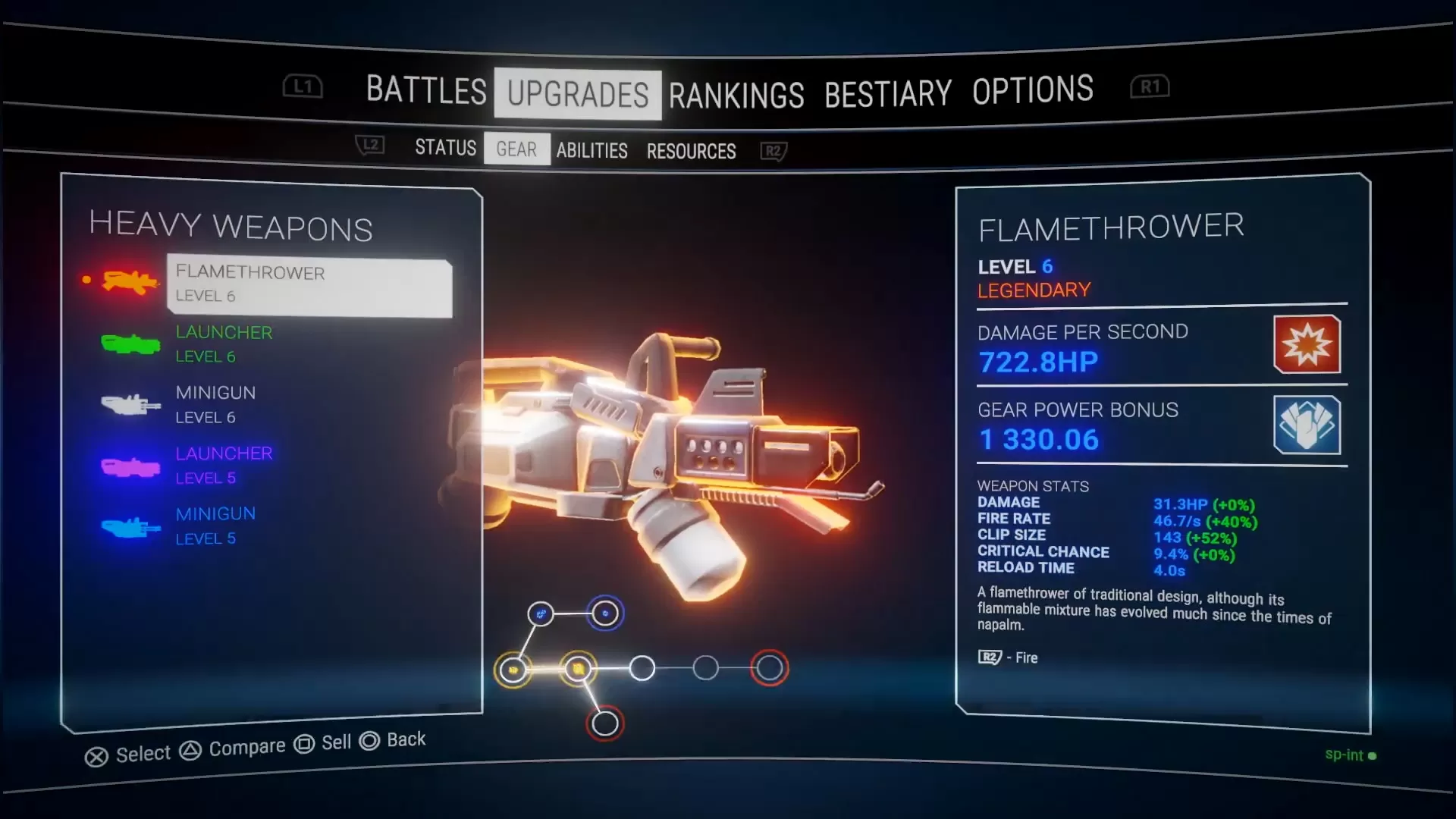
Task: Click the blue-ringed upgrade node
Action: (605, 613)
